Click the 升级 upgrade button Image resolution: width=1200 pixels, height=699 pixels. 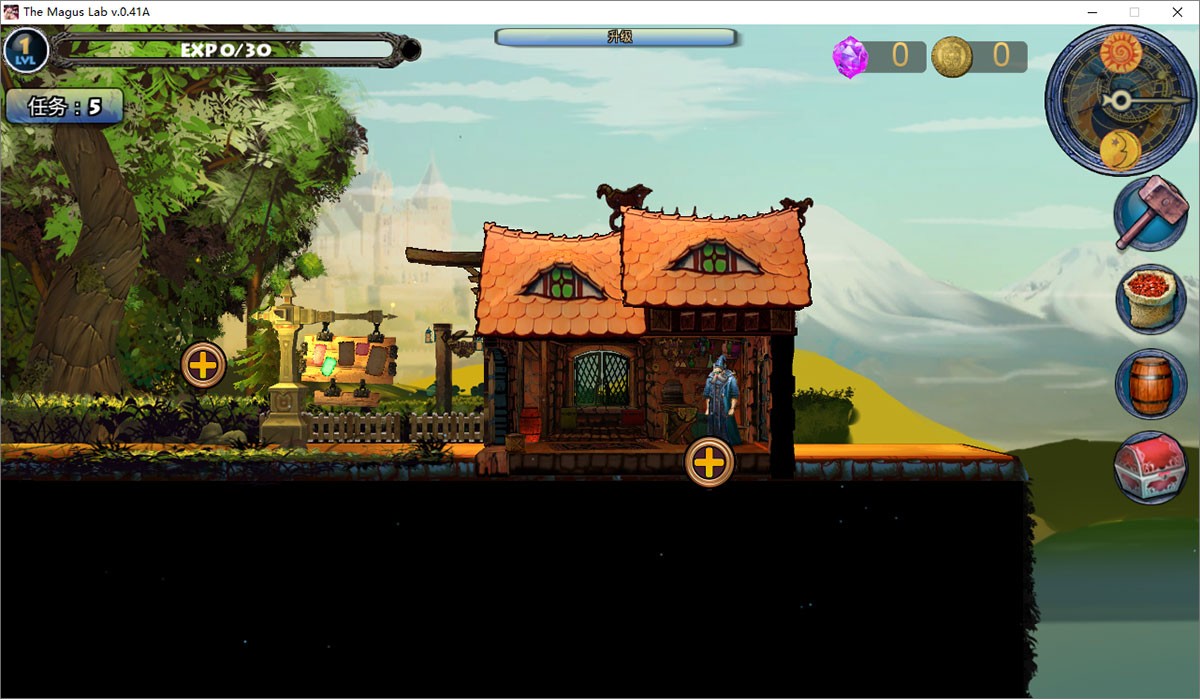coord(616,37)
